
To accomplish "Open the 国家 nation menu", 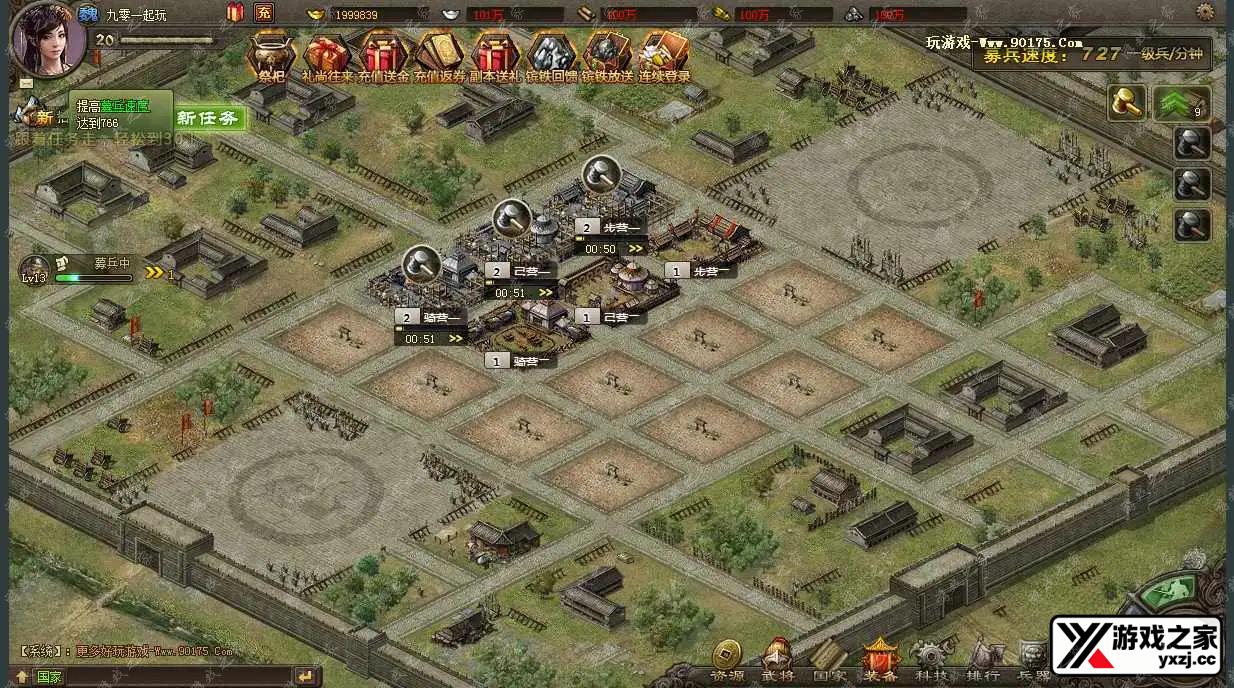I will click(x=829, y=661).
